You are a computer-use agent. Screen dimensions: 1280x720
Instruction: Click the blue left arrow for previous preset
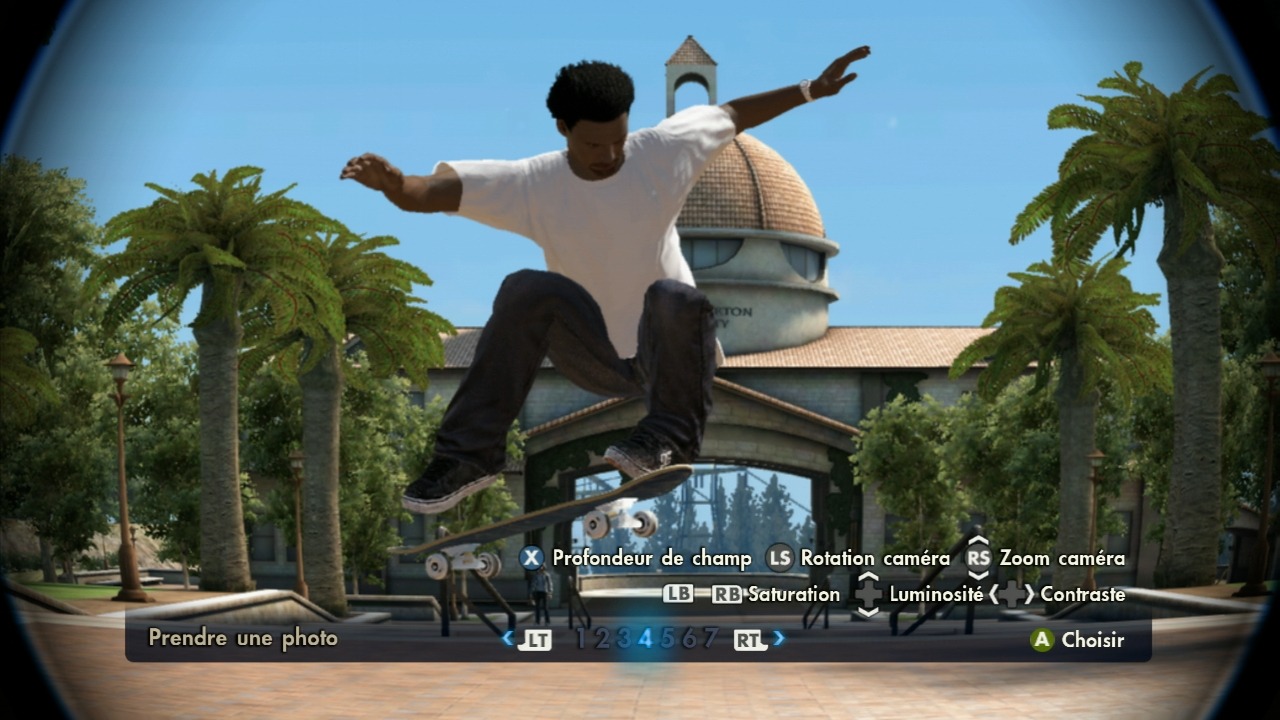tap(508, 638)
